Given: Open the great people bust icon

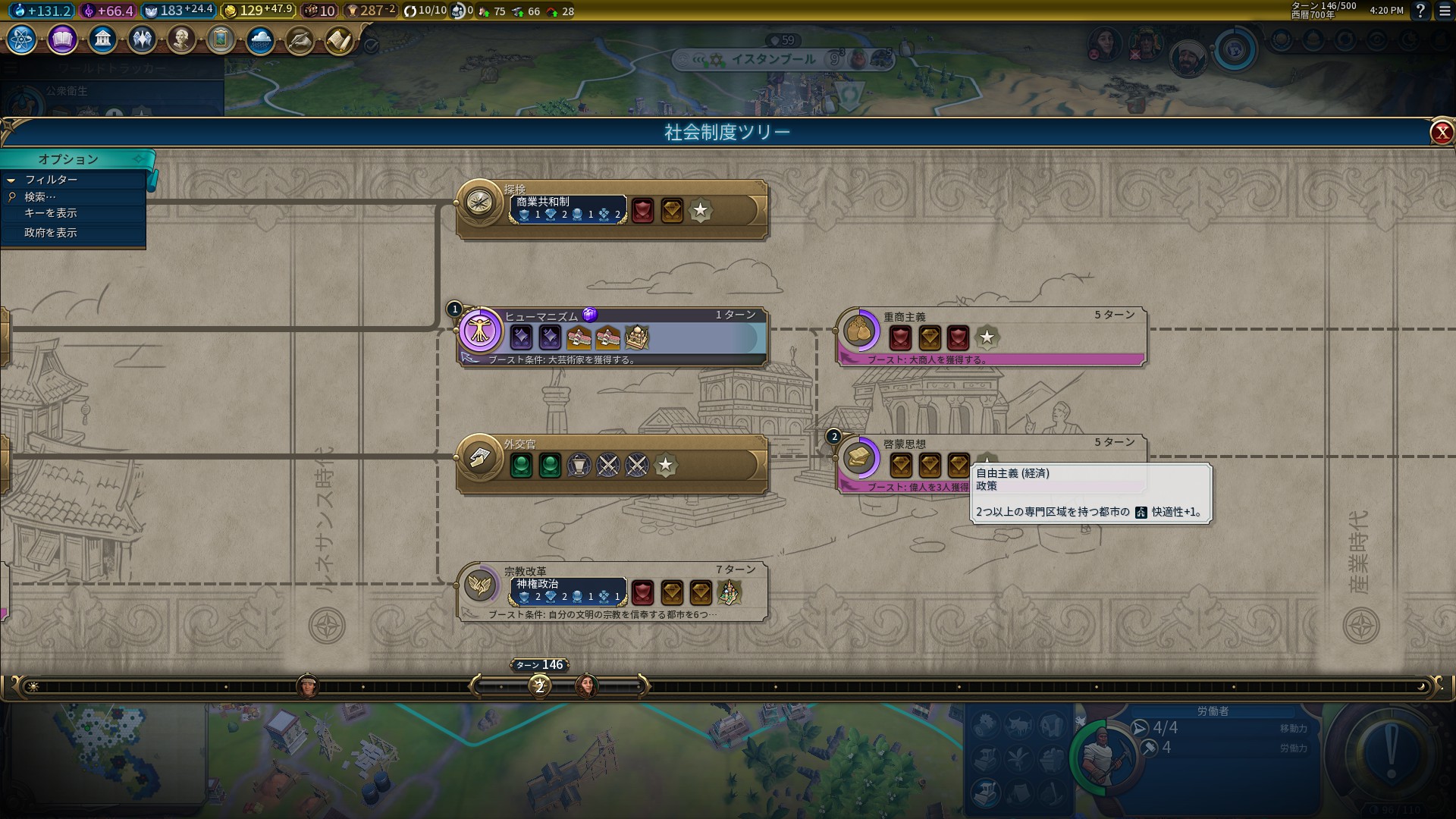Looking at the screenshot, I should click(x=181, y=39).
